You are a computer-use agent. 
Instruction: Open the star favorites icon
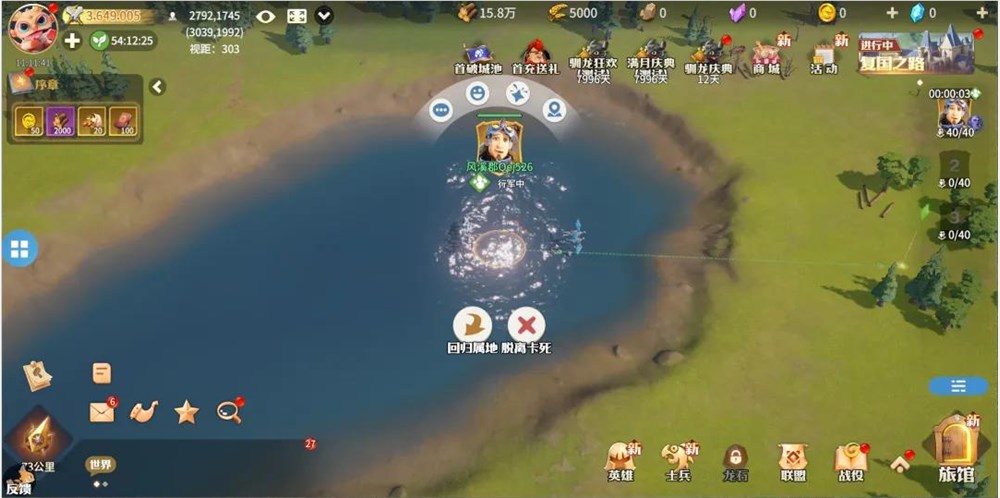(x=186, y=412)
